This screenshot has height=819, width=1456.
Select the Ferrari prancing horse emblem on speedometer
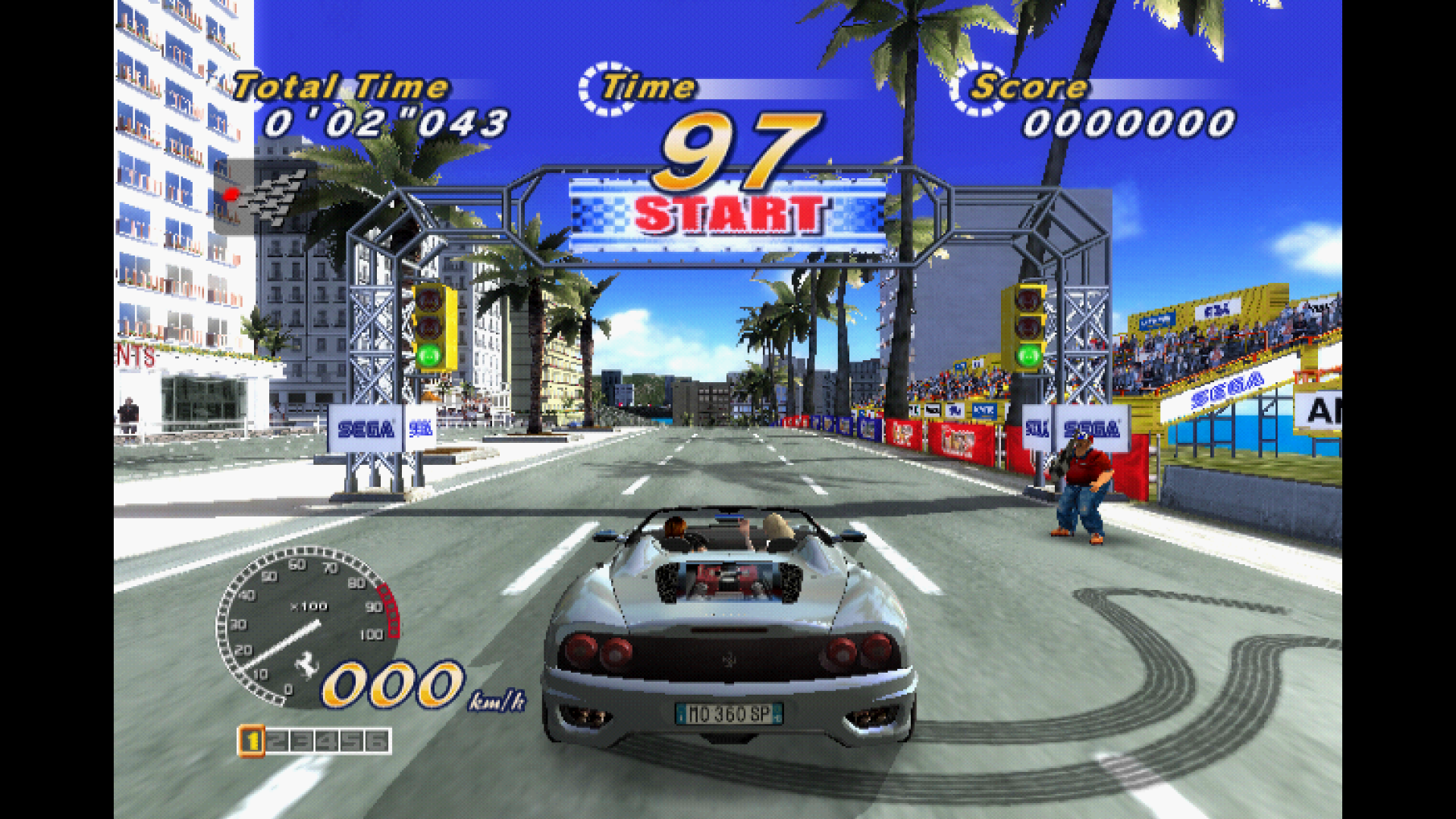point(307,664)
